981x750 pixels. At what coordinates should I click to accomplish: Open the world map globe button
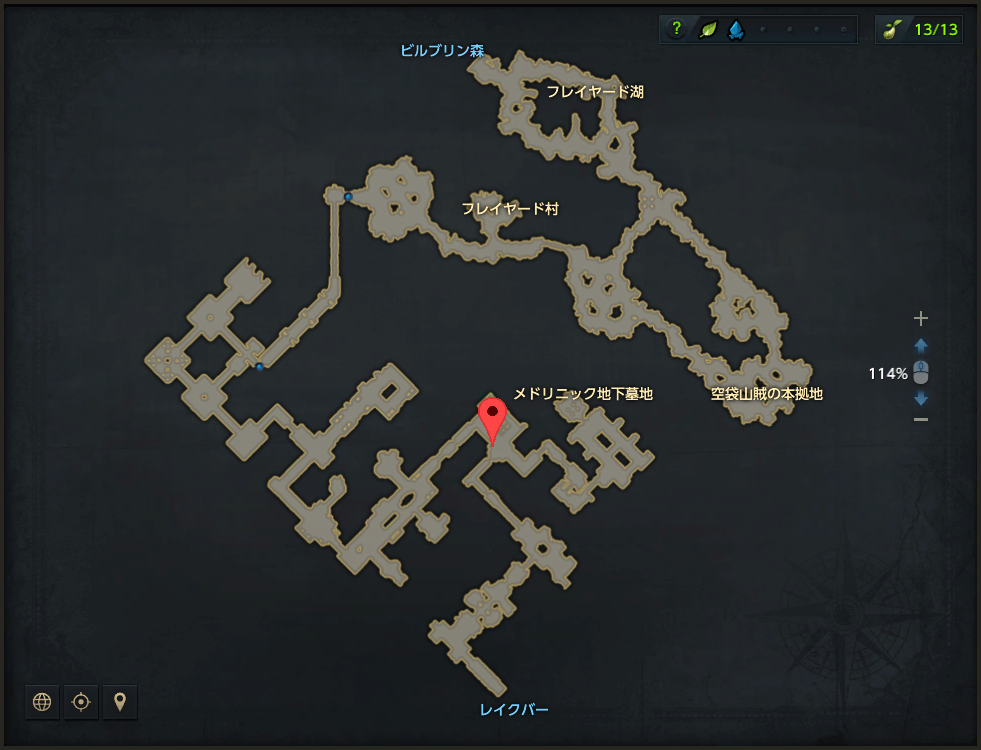click(x=42, y=702)
